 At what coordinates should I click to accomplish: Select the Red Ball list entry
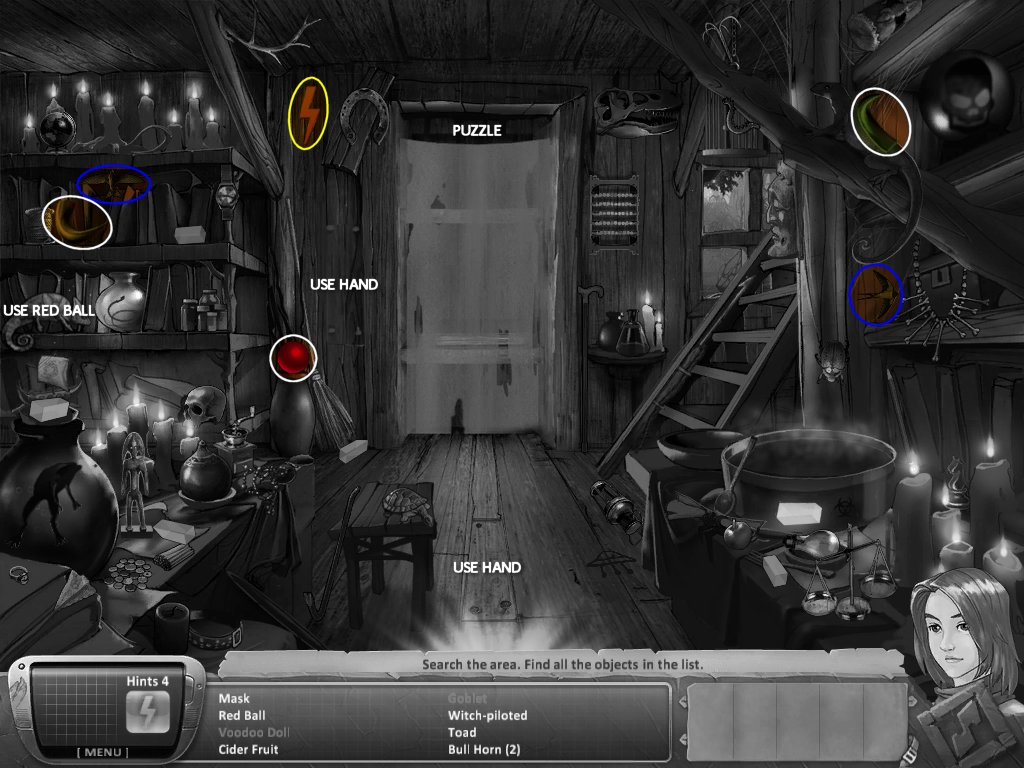[240, 716]
